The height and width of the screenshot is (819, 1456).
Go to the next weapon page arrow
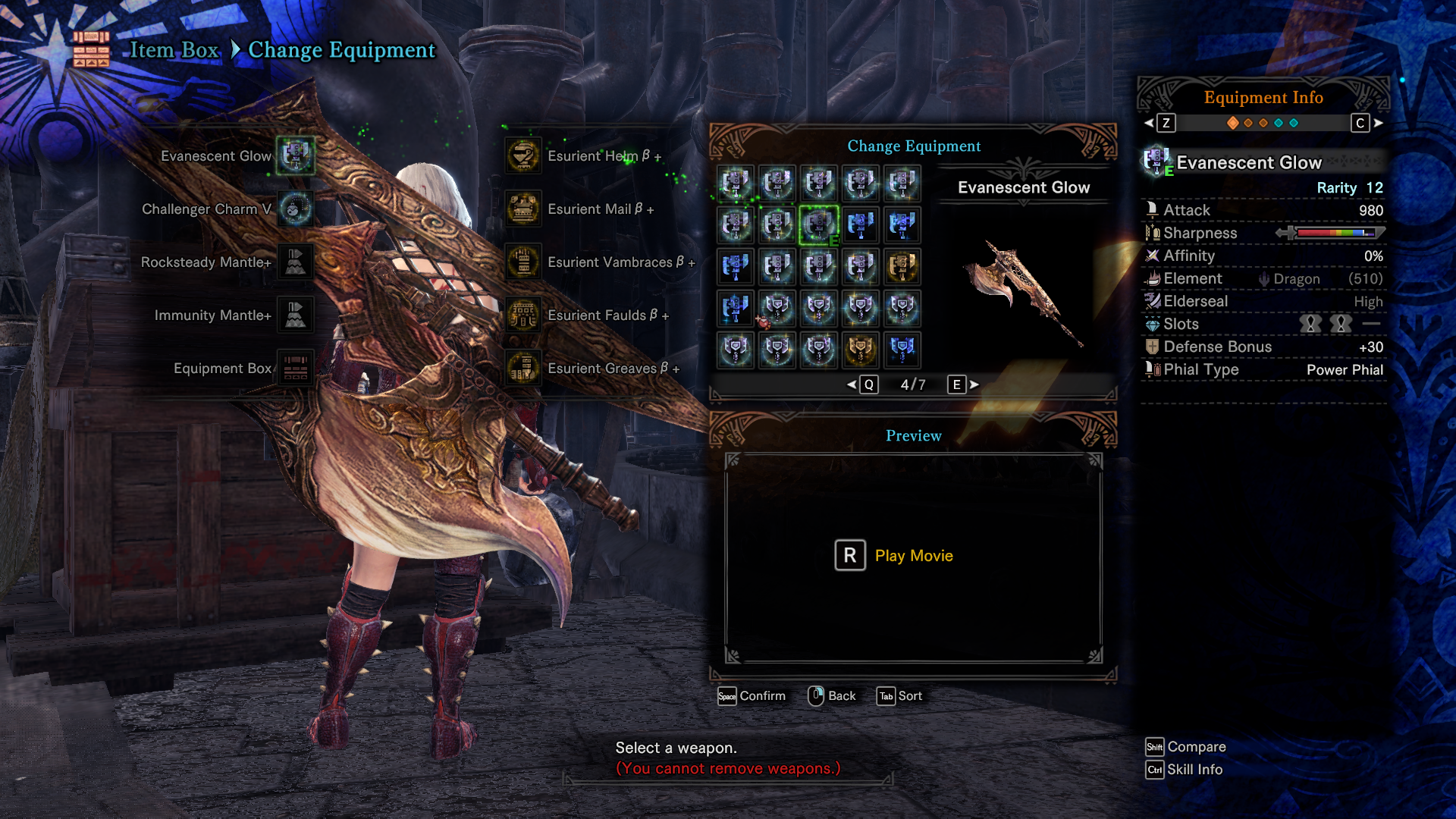[x=974, y=384]
